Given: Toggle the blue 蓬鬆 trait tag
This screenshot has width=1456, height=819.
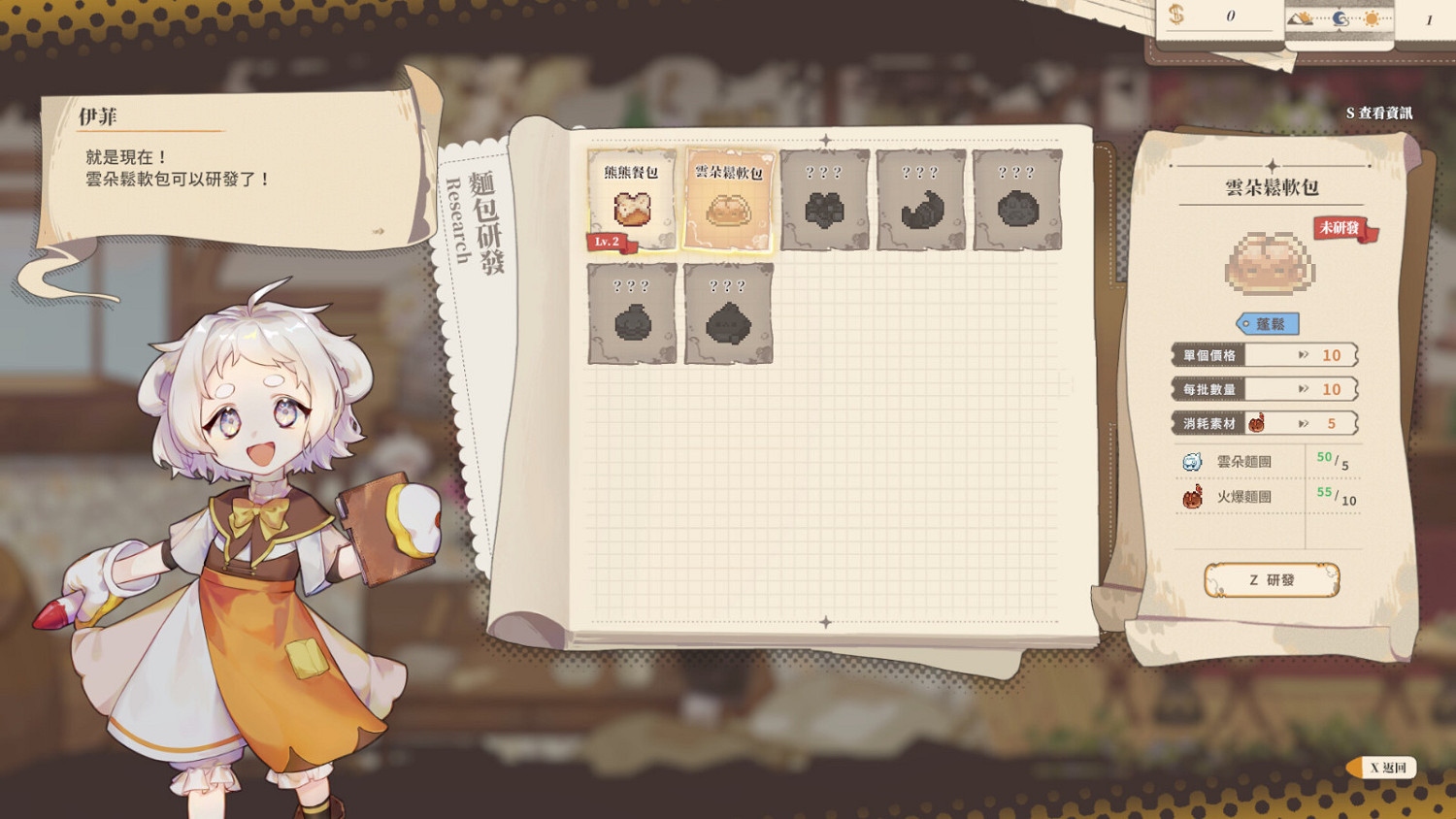Looking at the screenshot, I should pyautogui.click(x=1268, y=323).
